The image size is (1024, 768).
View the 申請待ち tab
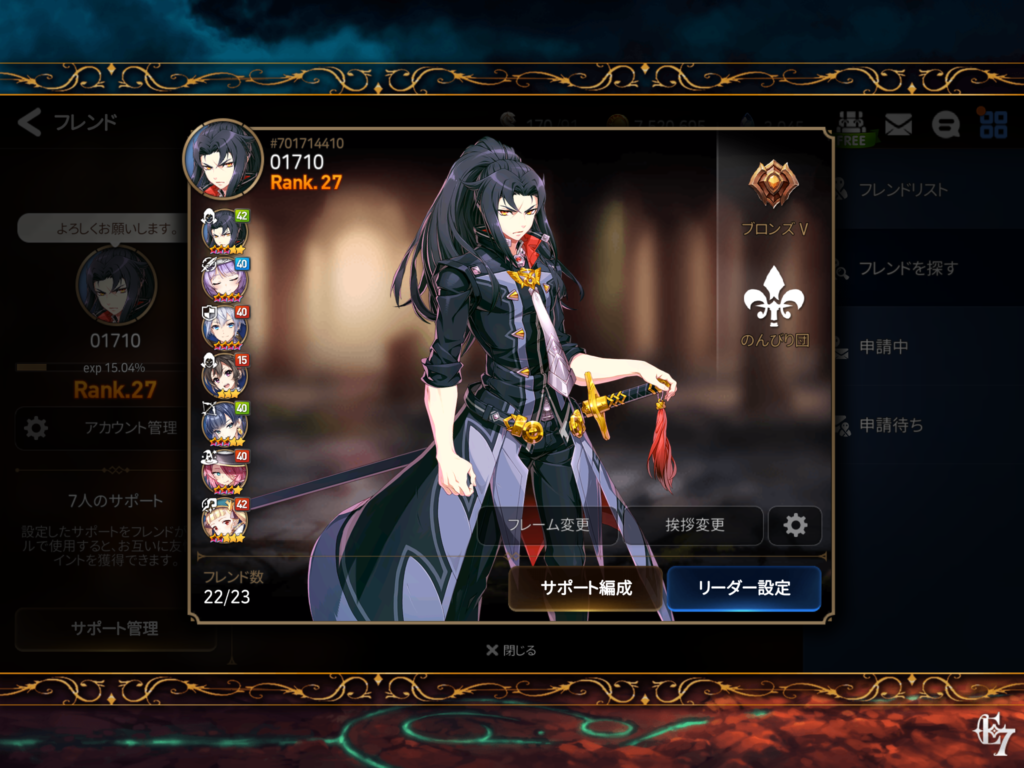click(890, 425)
